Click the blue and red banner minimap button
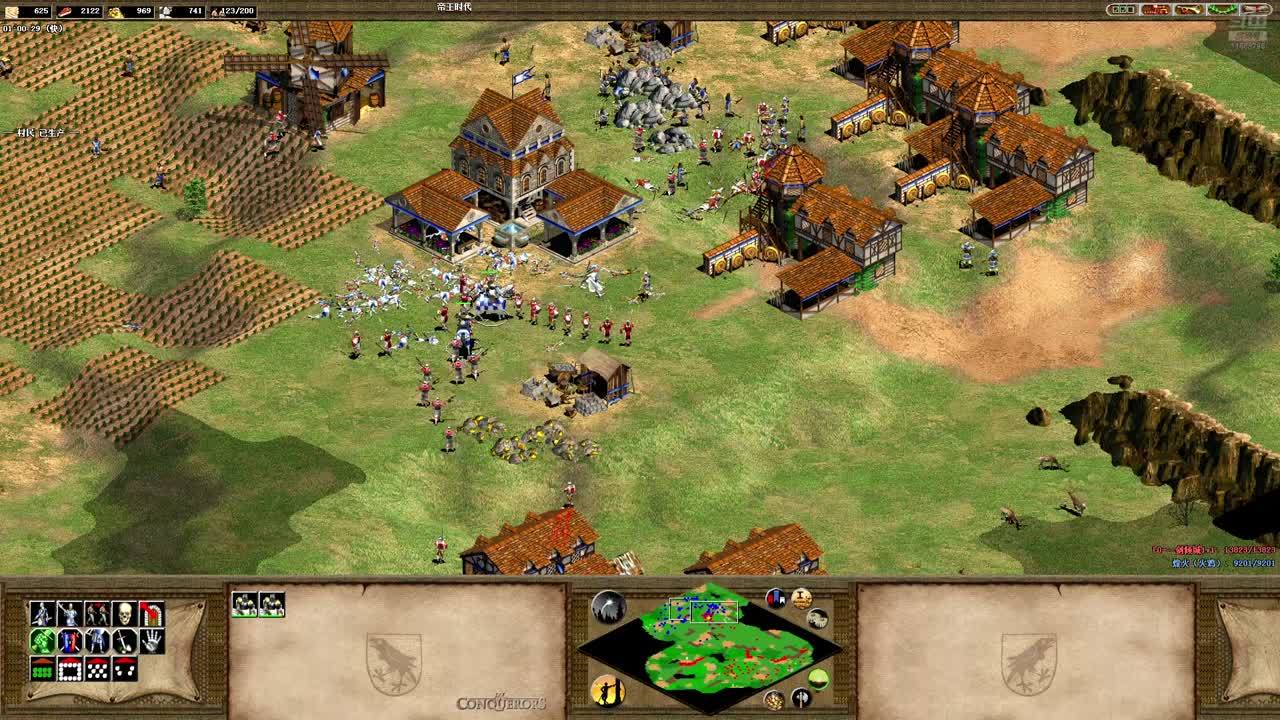The width and height of the screenshot is (1280, 720). click(x=776, y=598)
